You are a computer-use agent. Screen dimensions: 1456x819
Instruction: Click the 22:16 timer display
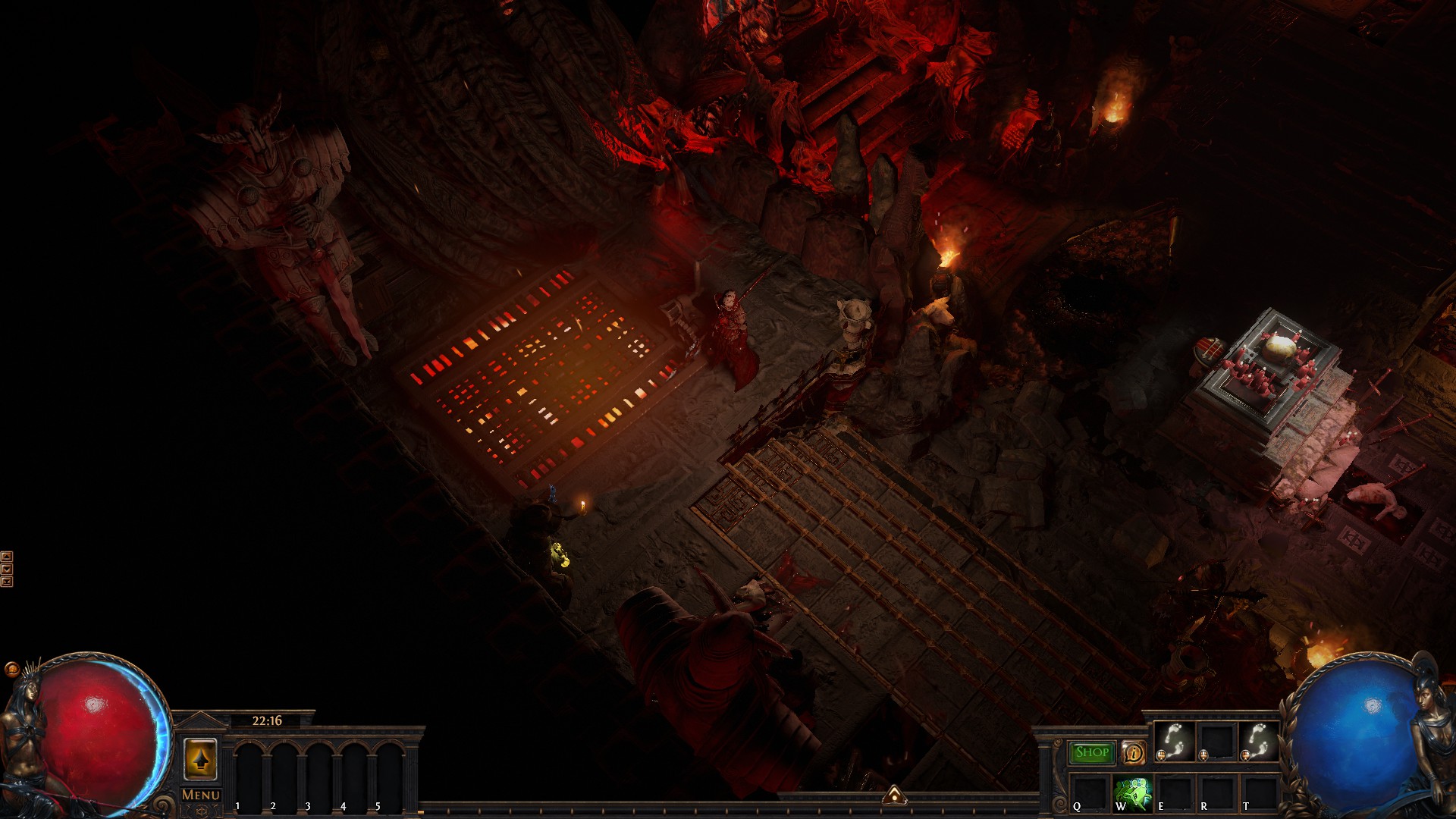coord(268,721)
